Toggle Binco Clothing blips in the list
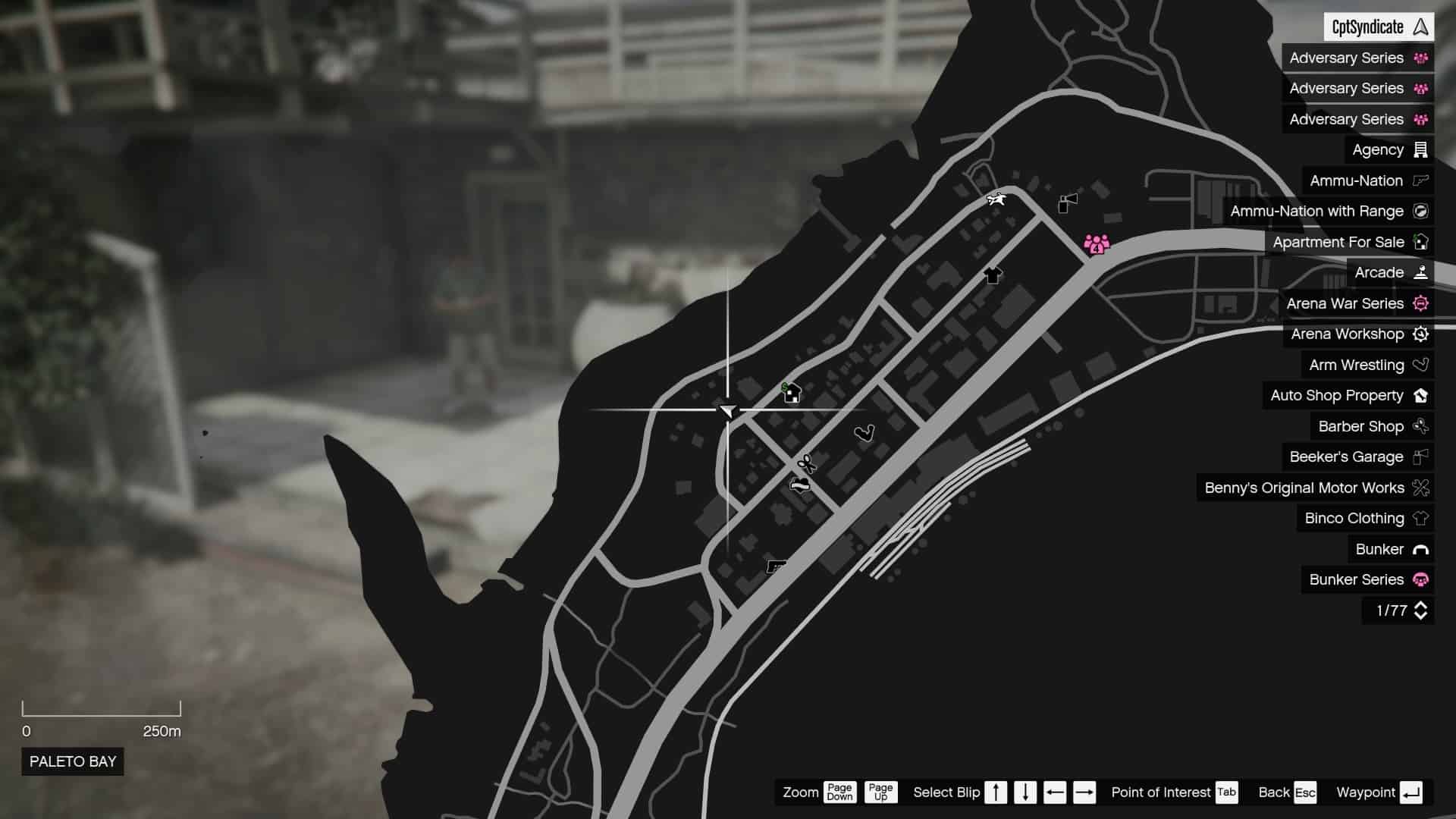 click(1353, 518)
